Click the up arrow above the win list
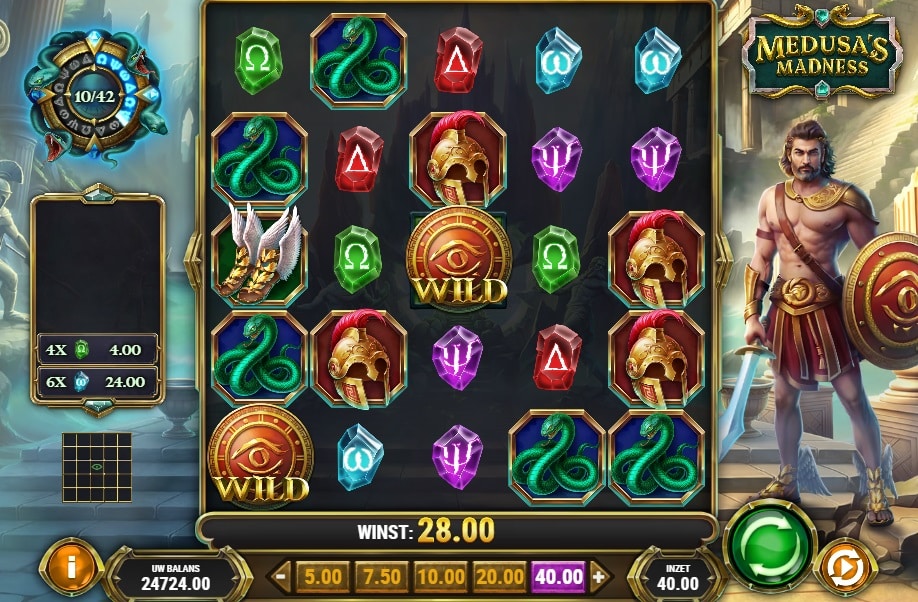 coord(98,193)
